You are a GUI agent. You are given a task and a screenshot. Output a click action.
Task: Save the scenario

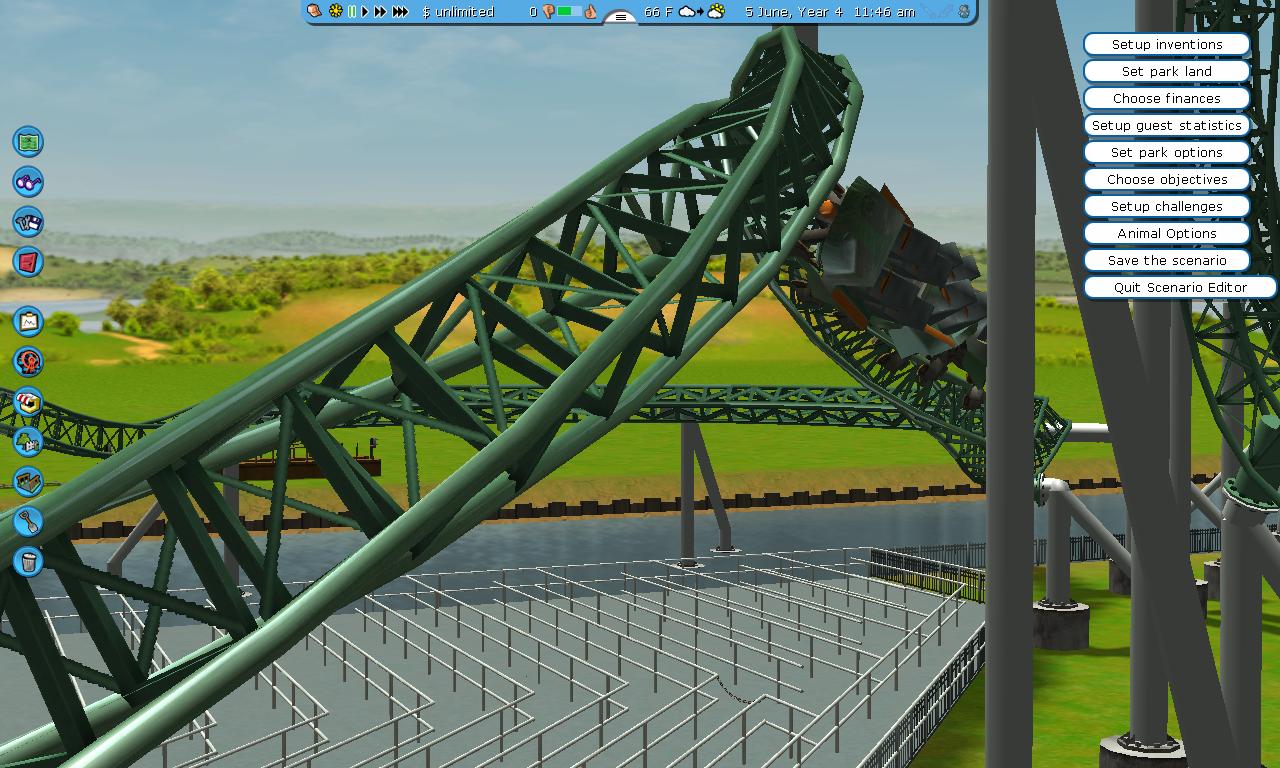1166,261
